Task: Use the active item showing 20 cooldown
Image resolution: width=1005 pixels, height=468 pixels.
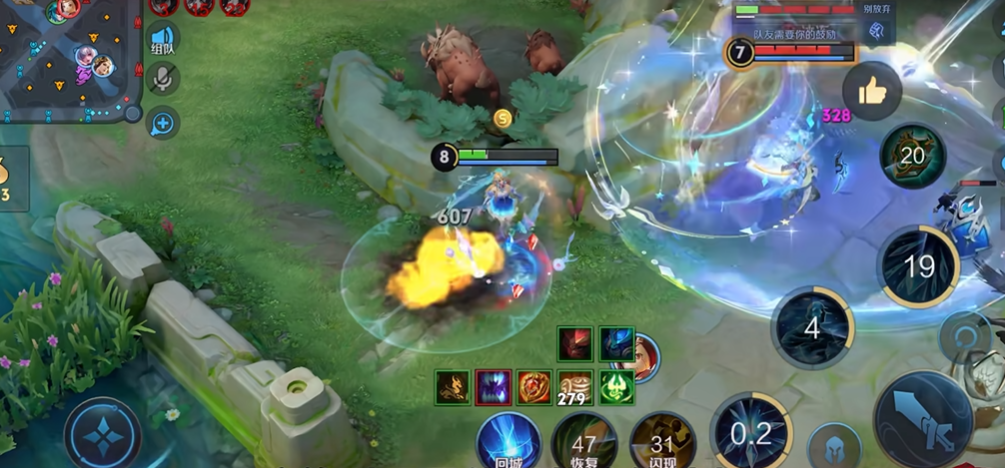Action: (912, 157)
